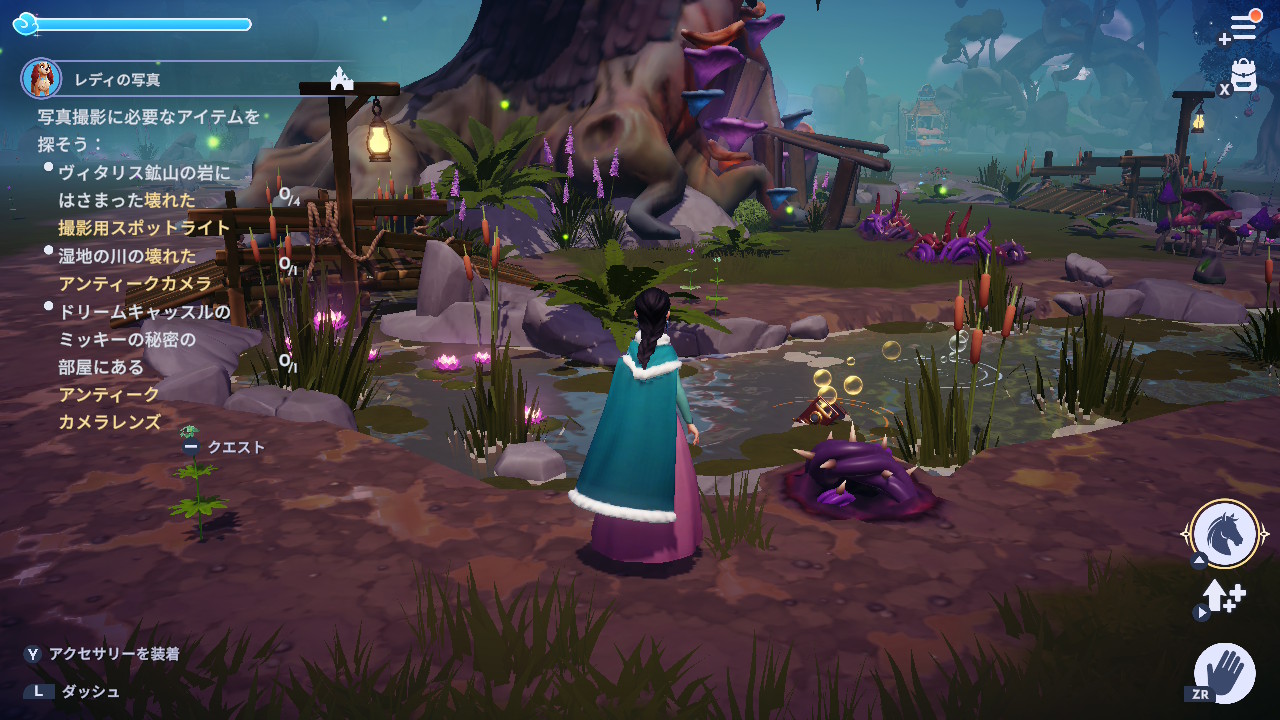1280x720 pixels.
Task: Click Lady's portrait in the quest tracker
Action: click(x=41, y=78)
